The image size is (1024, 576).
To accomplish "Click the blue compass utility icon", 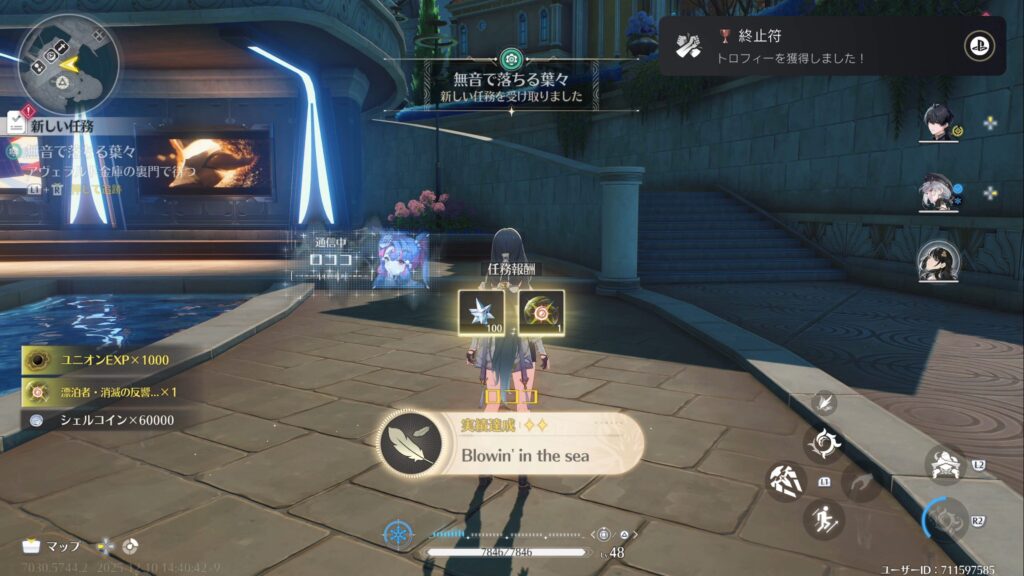I will pos(400,535).
